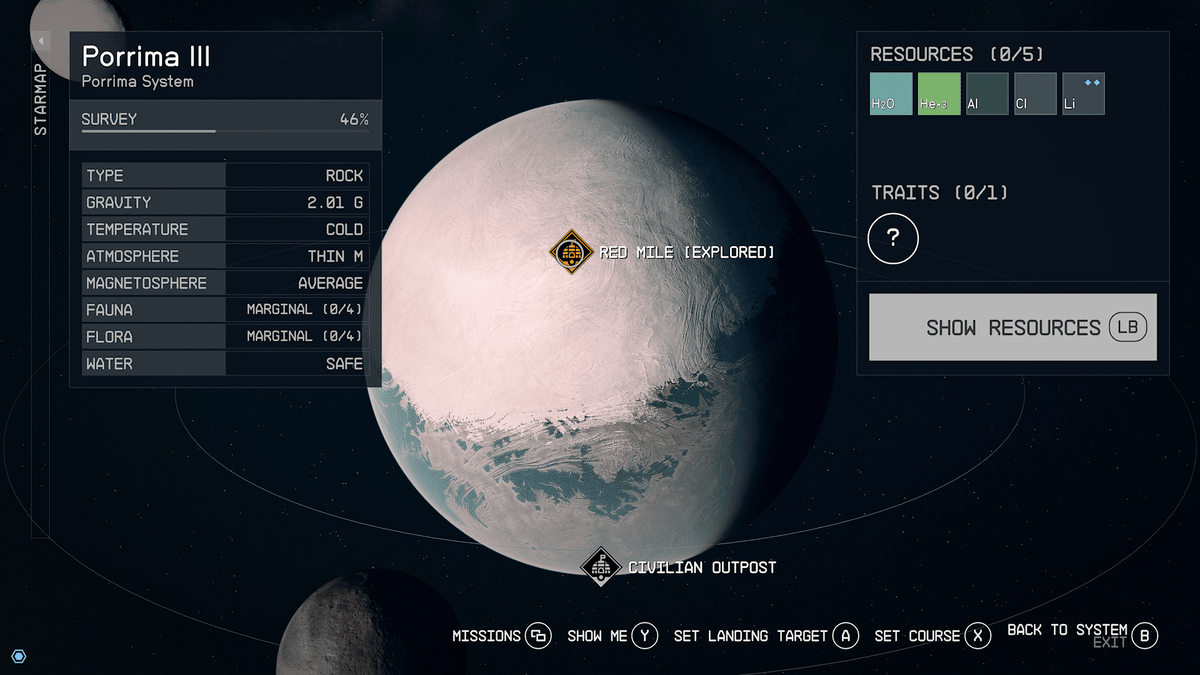The image size is (1200, 675).
Task: Click the Show Resources button
Action: click(x=1012, y=327)
